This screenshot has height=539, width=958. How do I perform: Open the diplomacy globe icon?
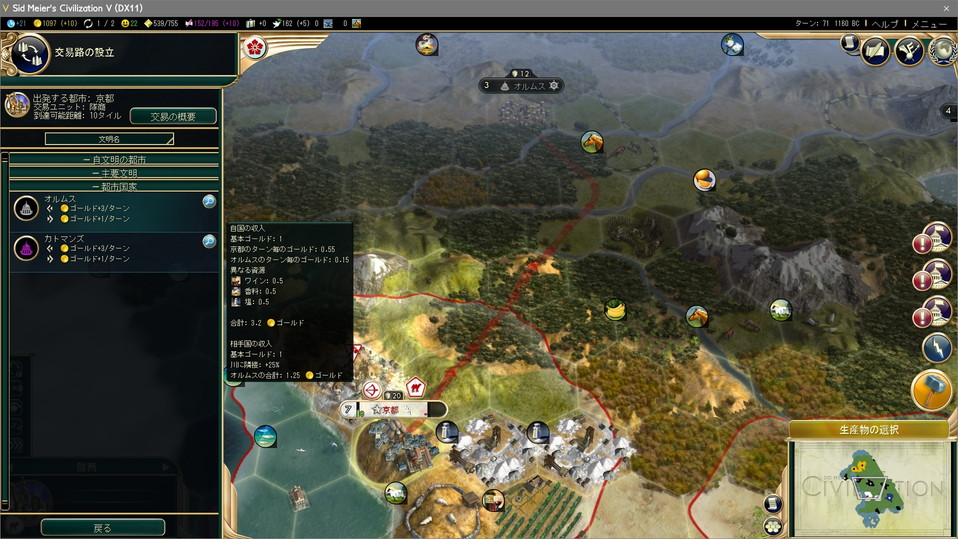[942, 49]
